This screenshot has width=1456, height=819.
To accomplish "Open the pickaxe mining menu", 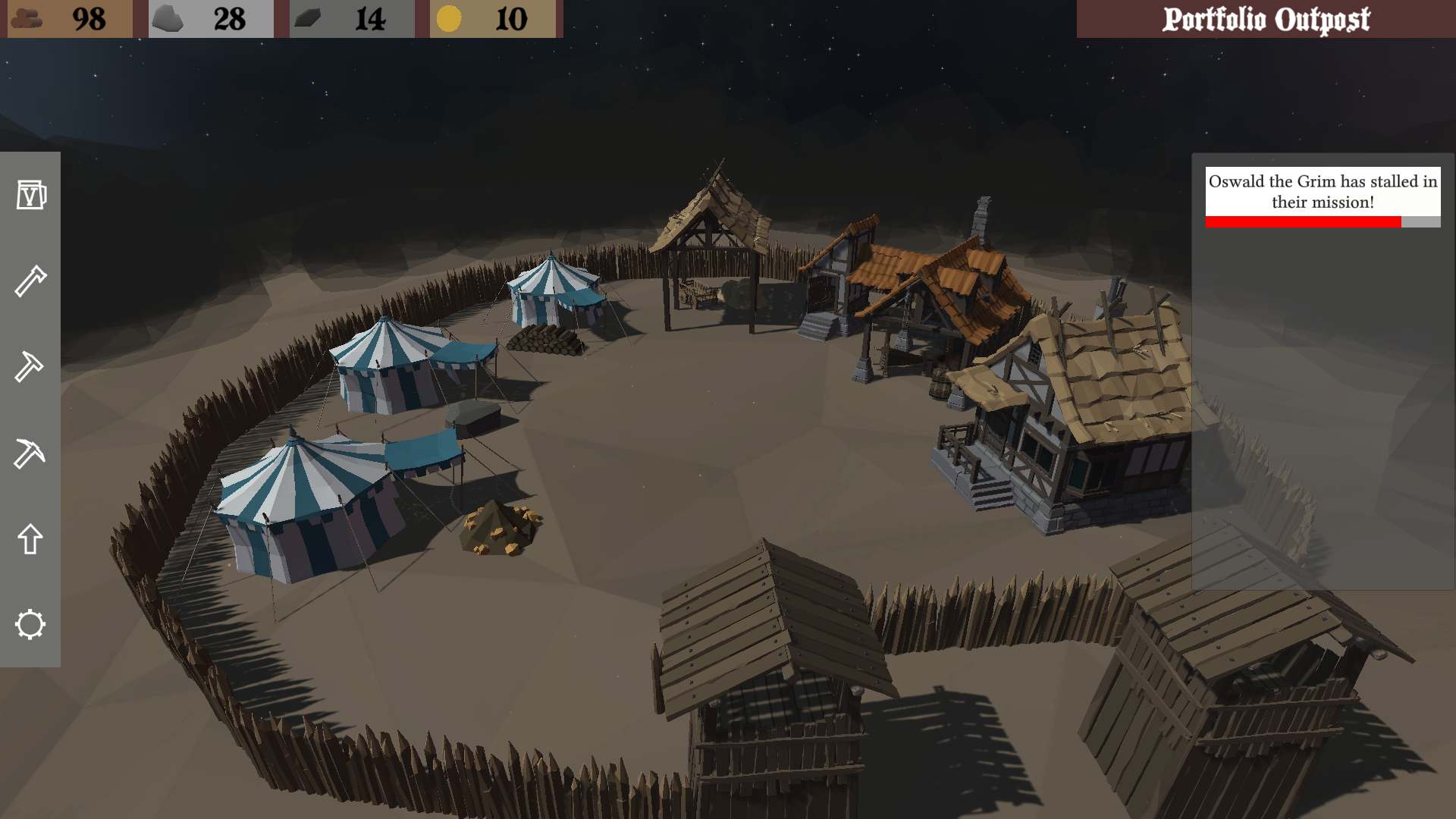I will click(30, 453).
